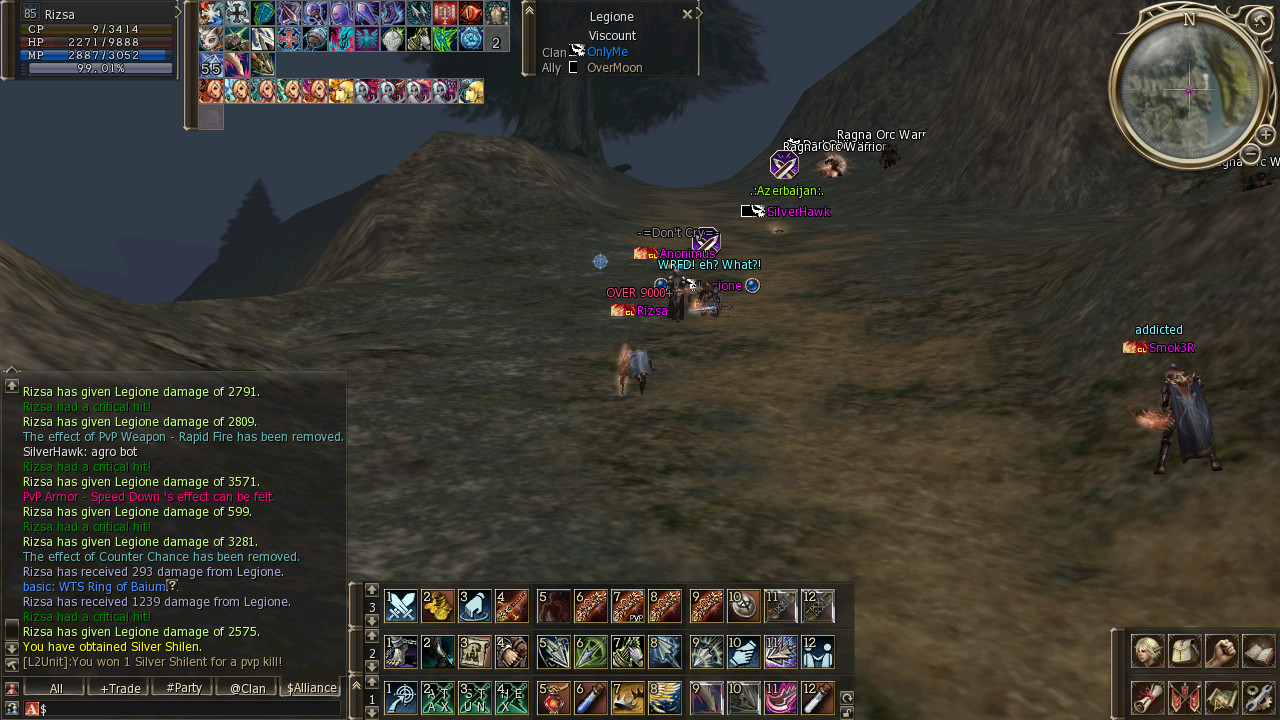
Task: Click the chat message input field
Action: tap(190, 709)
